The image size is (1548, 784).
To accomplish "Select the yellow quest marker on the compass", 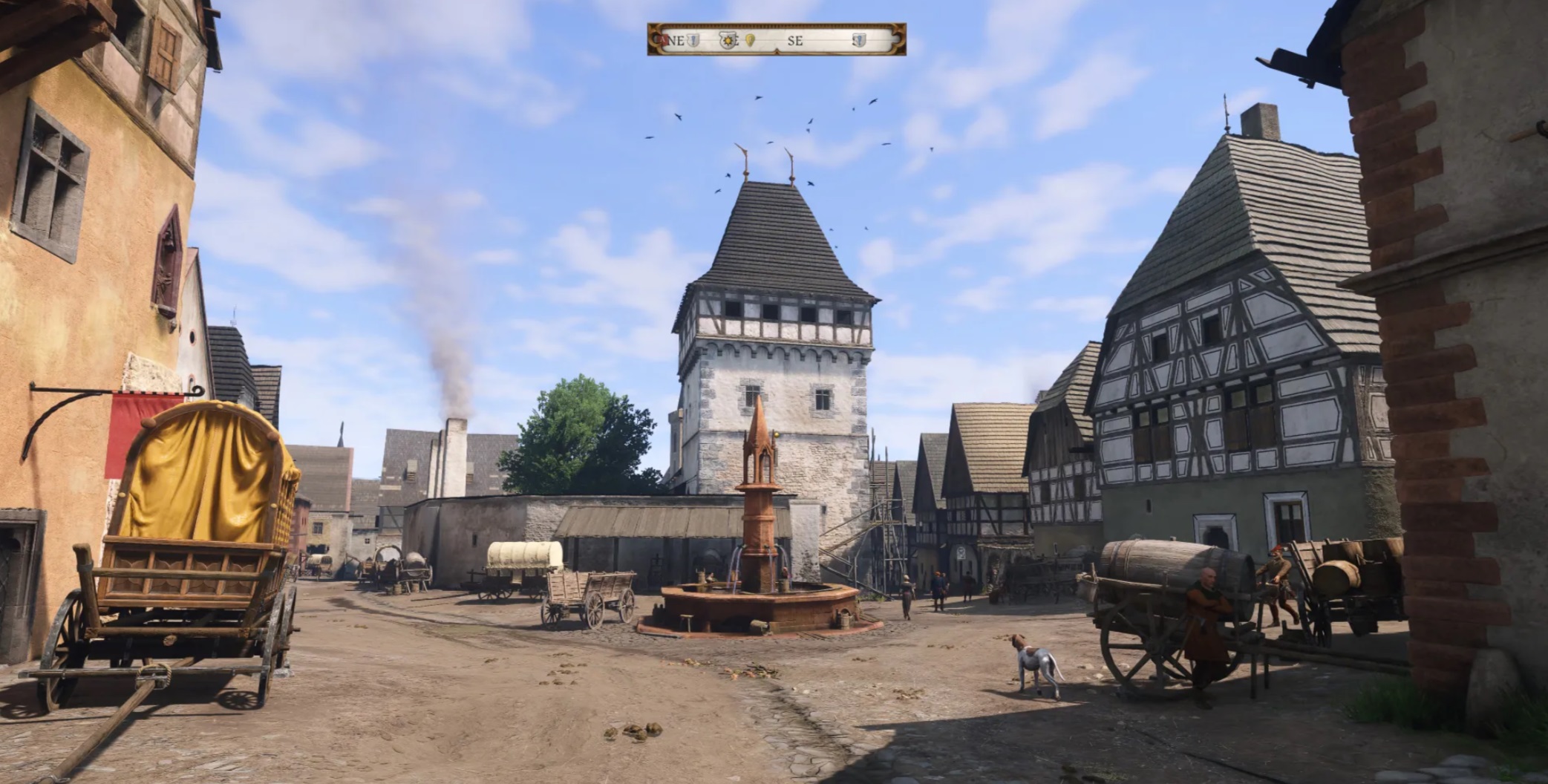I will (750, 40).
